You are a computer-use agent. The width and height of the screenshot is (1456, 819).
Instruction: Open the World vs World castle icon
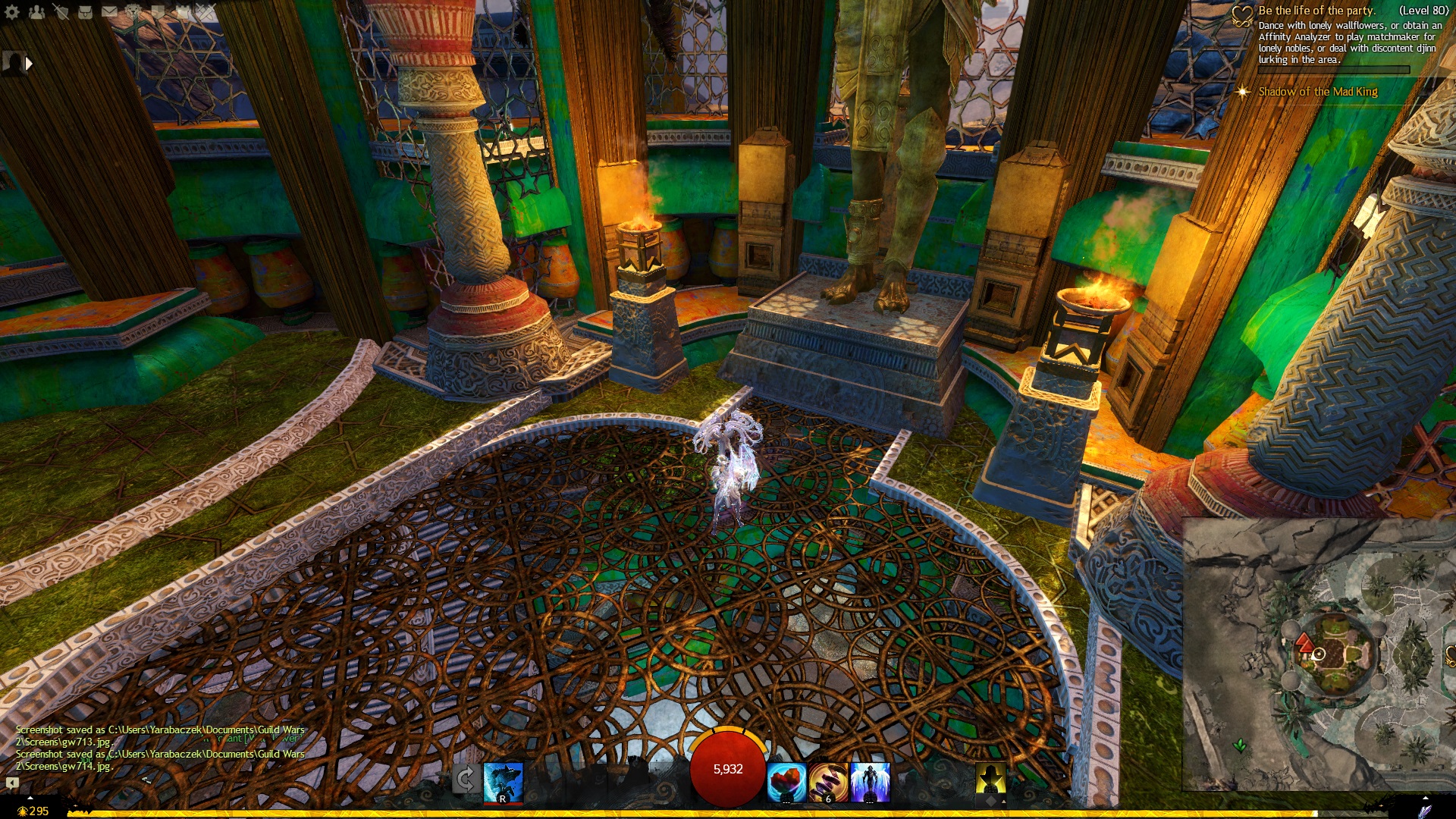click(x=182, y=11)
